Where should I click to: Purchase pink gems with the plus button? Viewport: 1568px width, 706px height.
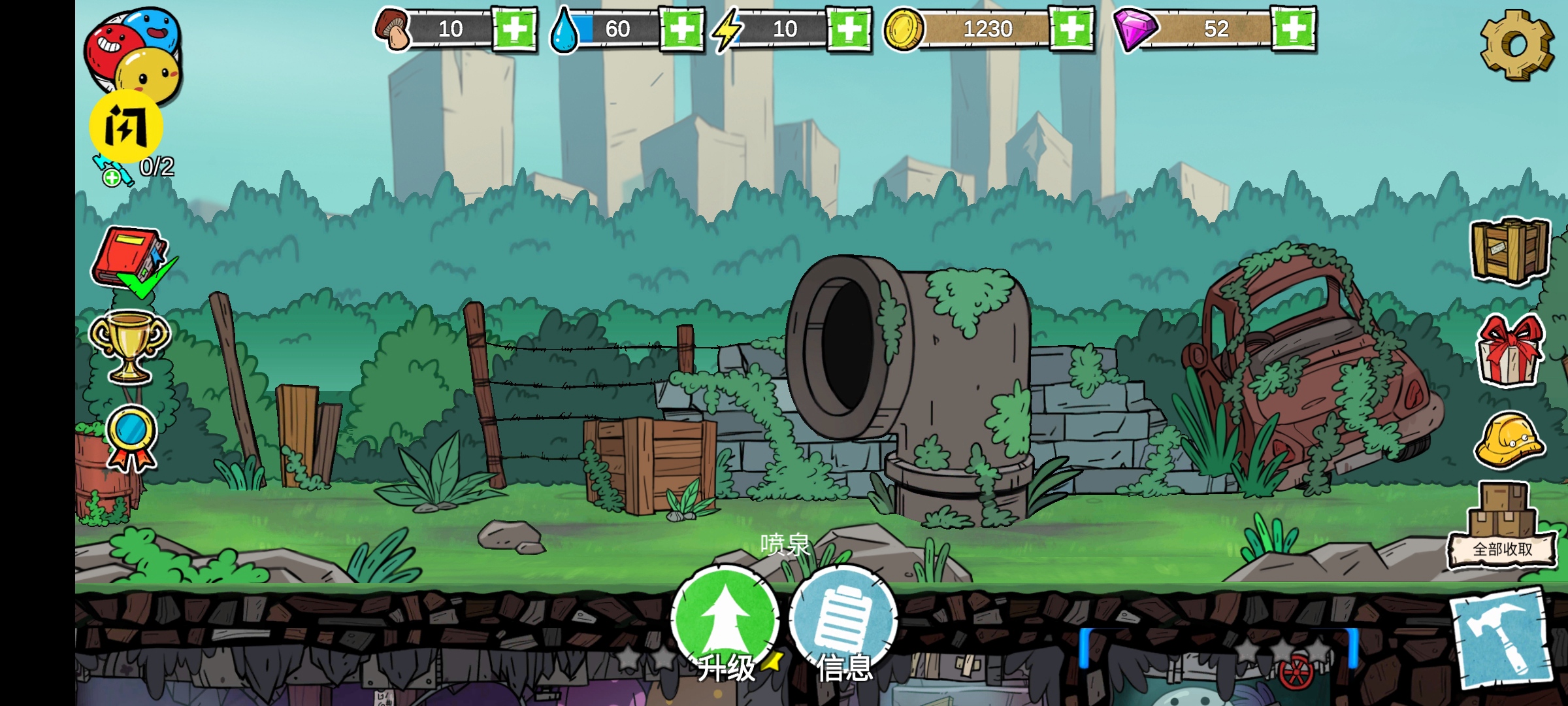click(x=1294, y=29)
